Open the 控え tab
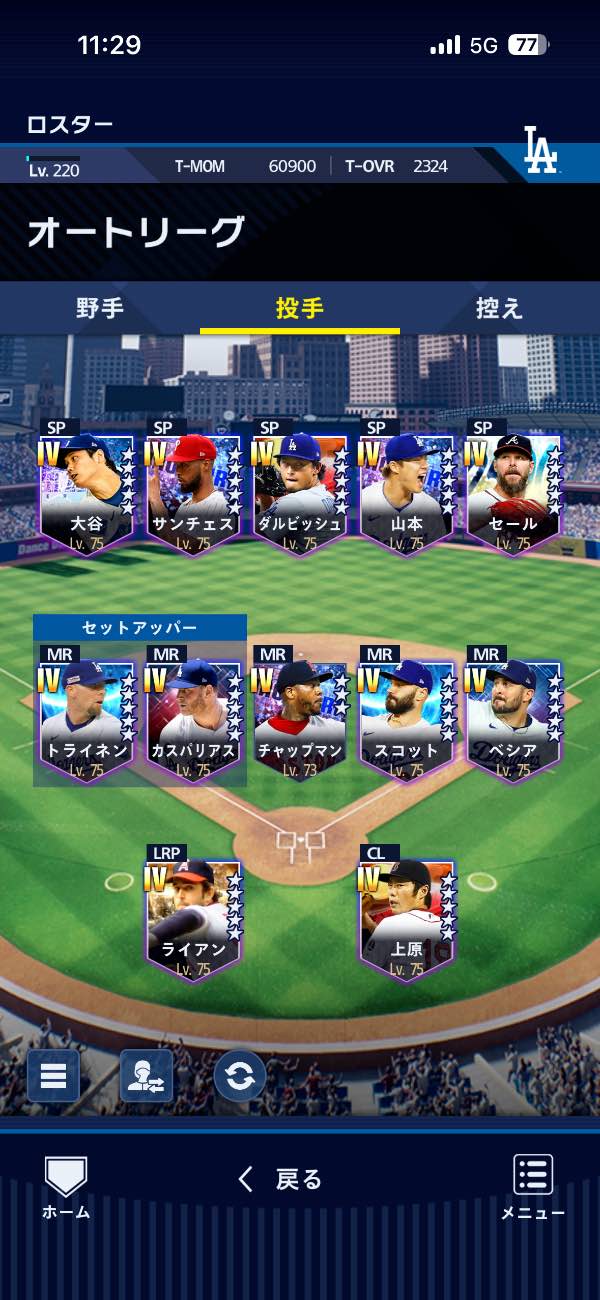Screen dimensions: 600x1300 499,308
